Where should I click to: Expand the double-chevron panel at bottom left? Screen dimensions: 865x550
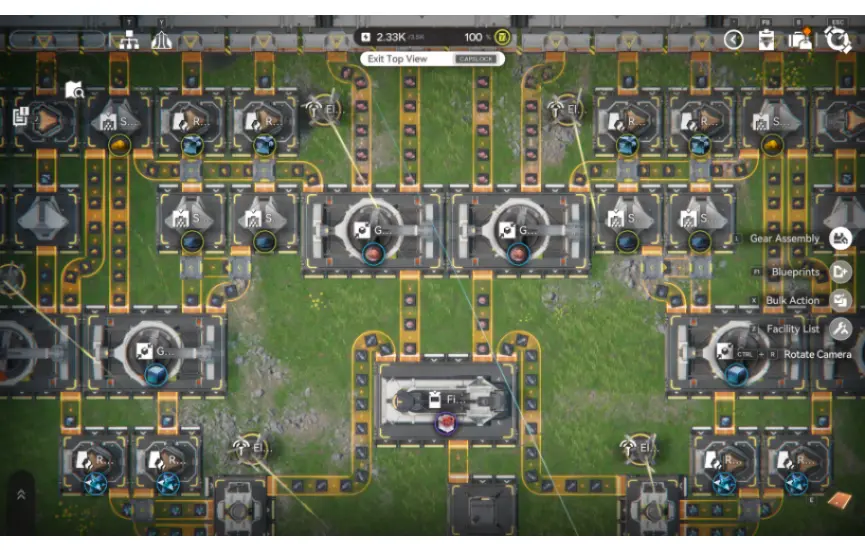click(21, 494)
